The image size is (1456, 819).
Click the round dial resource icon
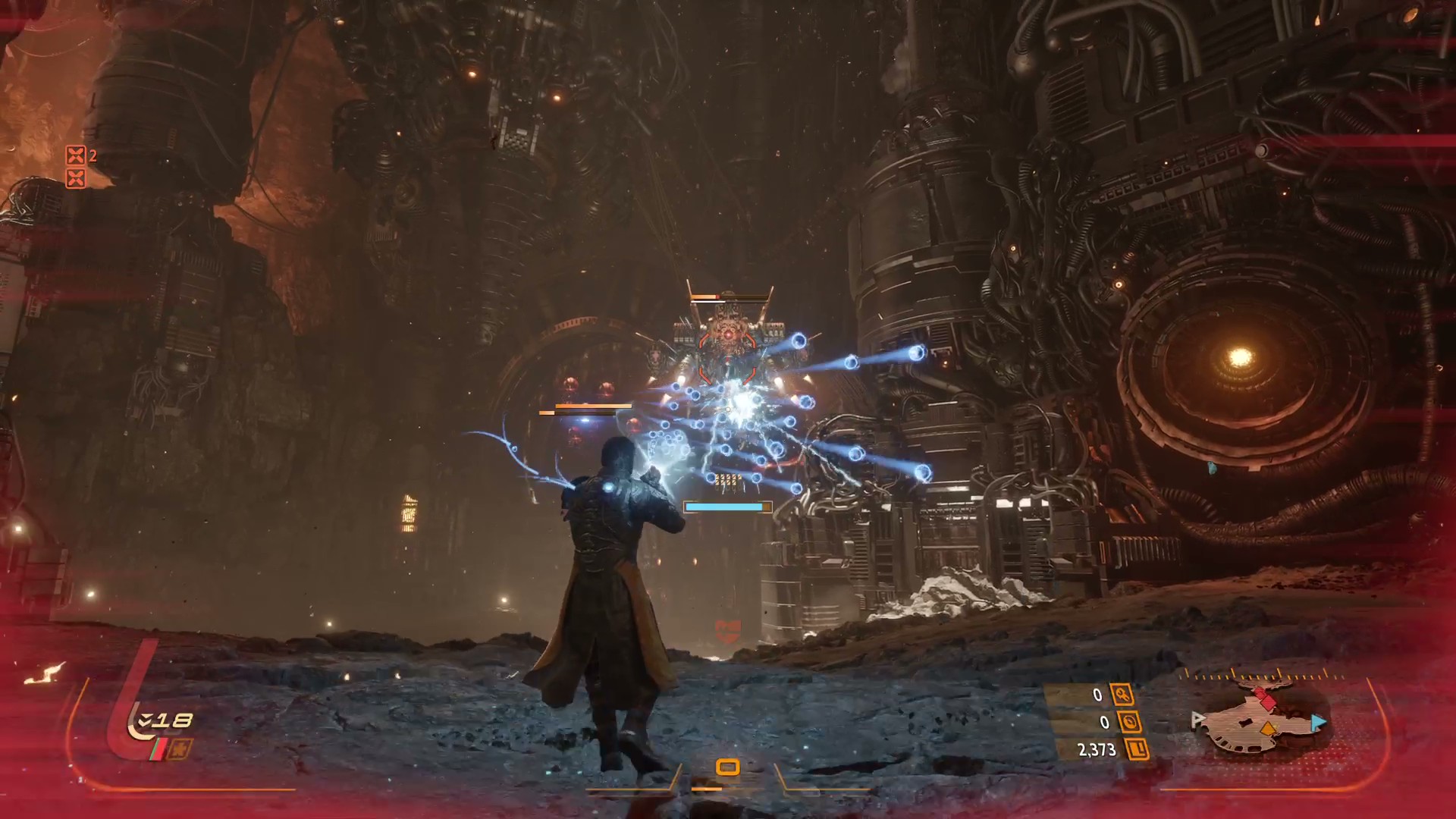[1130, 723]
